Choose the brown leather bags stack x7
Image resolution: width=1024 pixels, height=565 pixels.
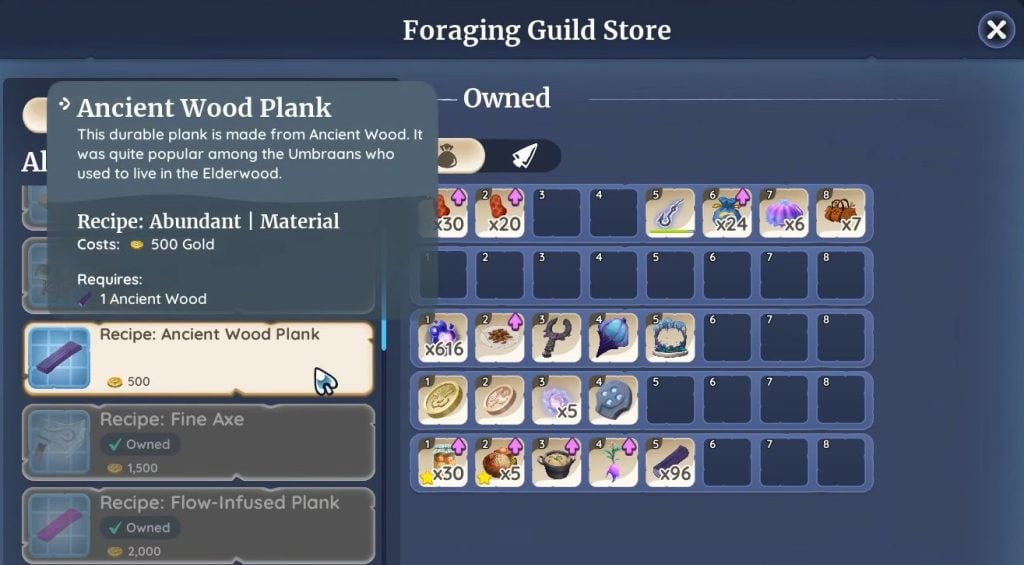tap(840, 212)
